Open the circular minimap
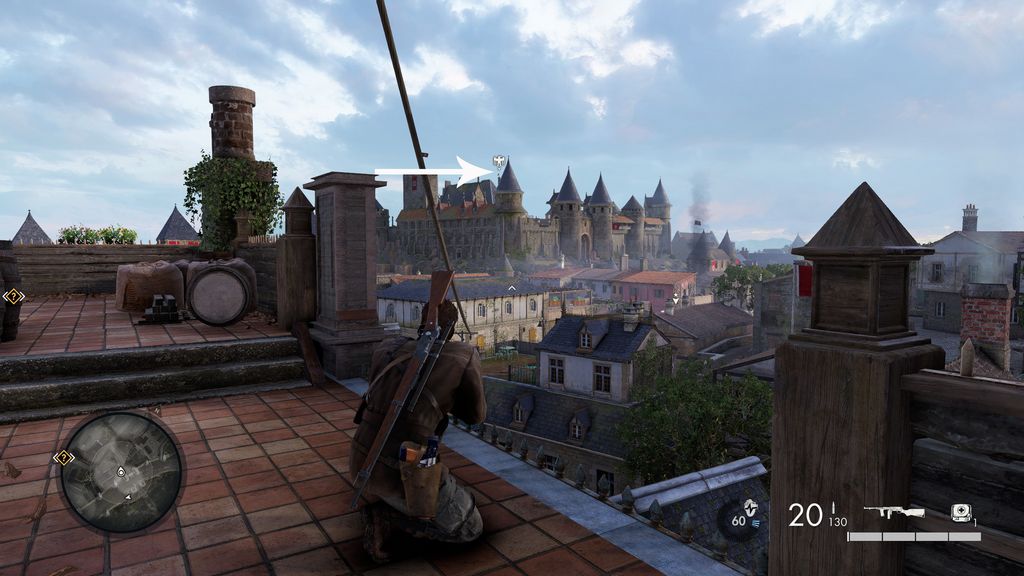 tap(121, 472)
